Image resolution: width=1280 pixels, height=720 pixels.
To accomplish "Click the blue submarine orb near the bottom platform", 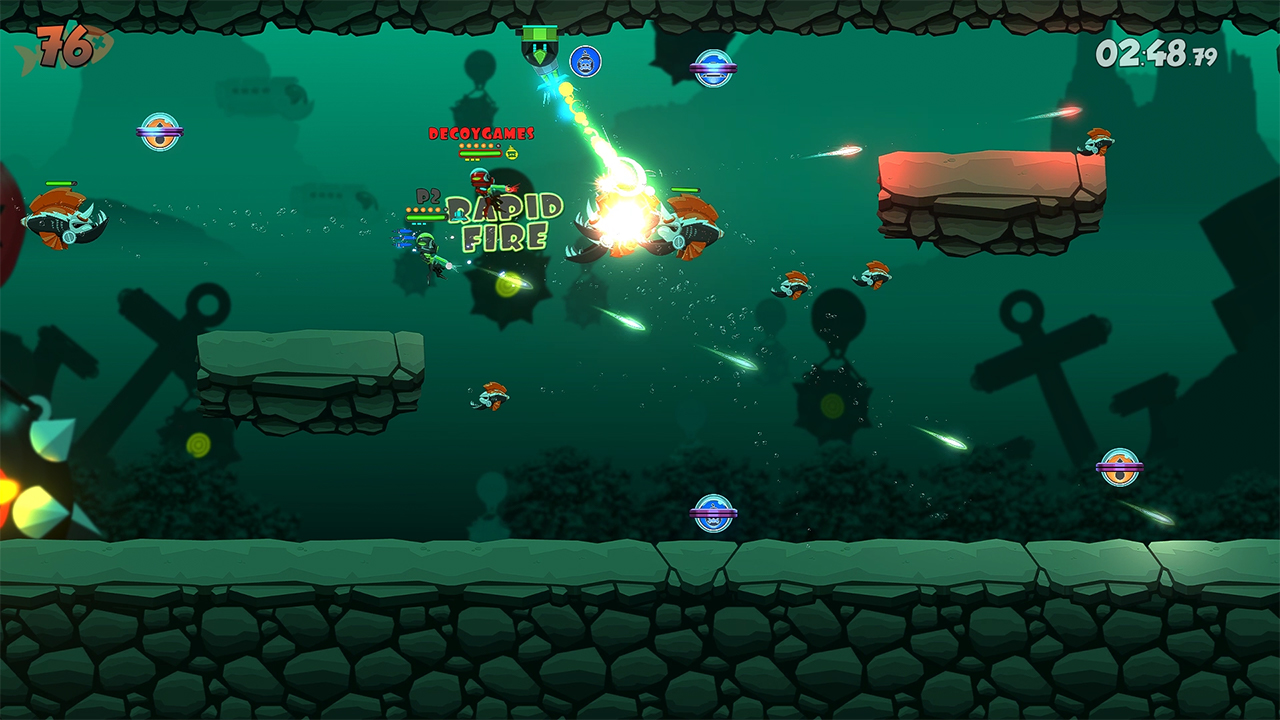I will pos(715,512).
